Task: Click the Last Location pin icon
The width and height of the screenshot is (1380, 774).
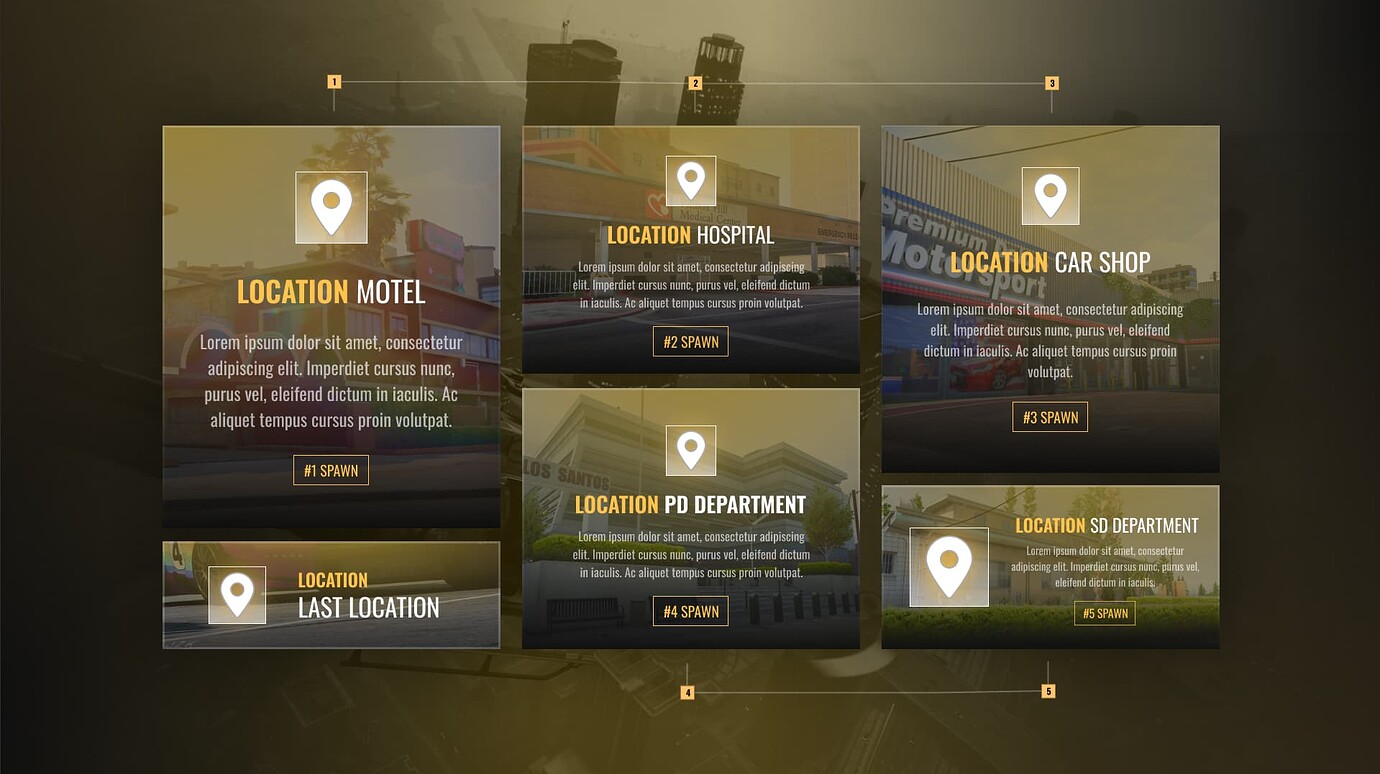Action: point(237,595)
